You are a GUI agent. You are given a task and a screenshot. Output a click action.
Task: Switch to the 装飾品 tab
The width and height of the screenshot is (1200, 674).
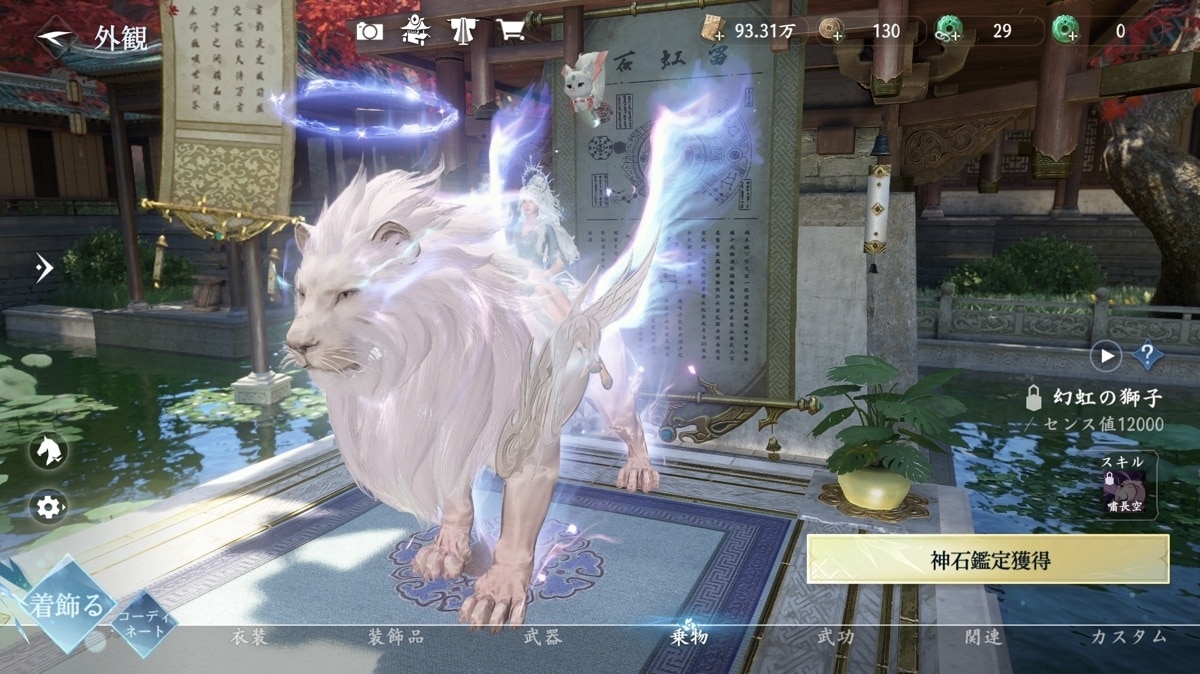[396, 637]
